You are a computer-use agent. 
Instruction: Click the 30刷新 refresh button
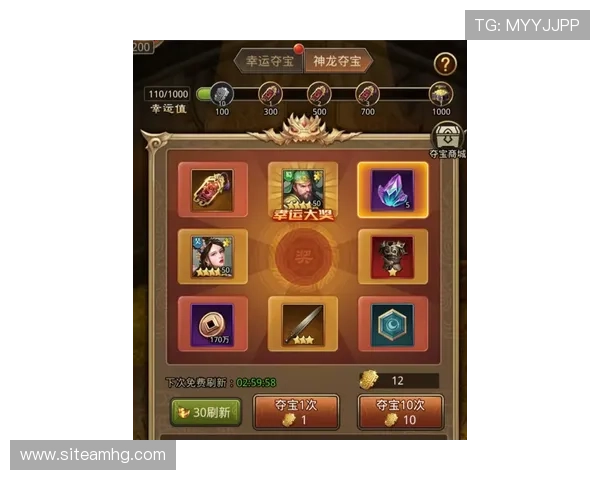[x=206, y=412]
